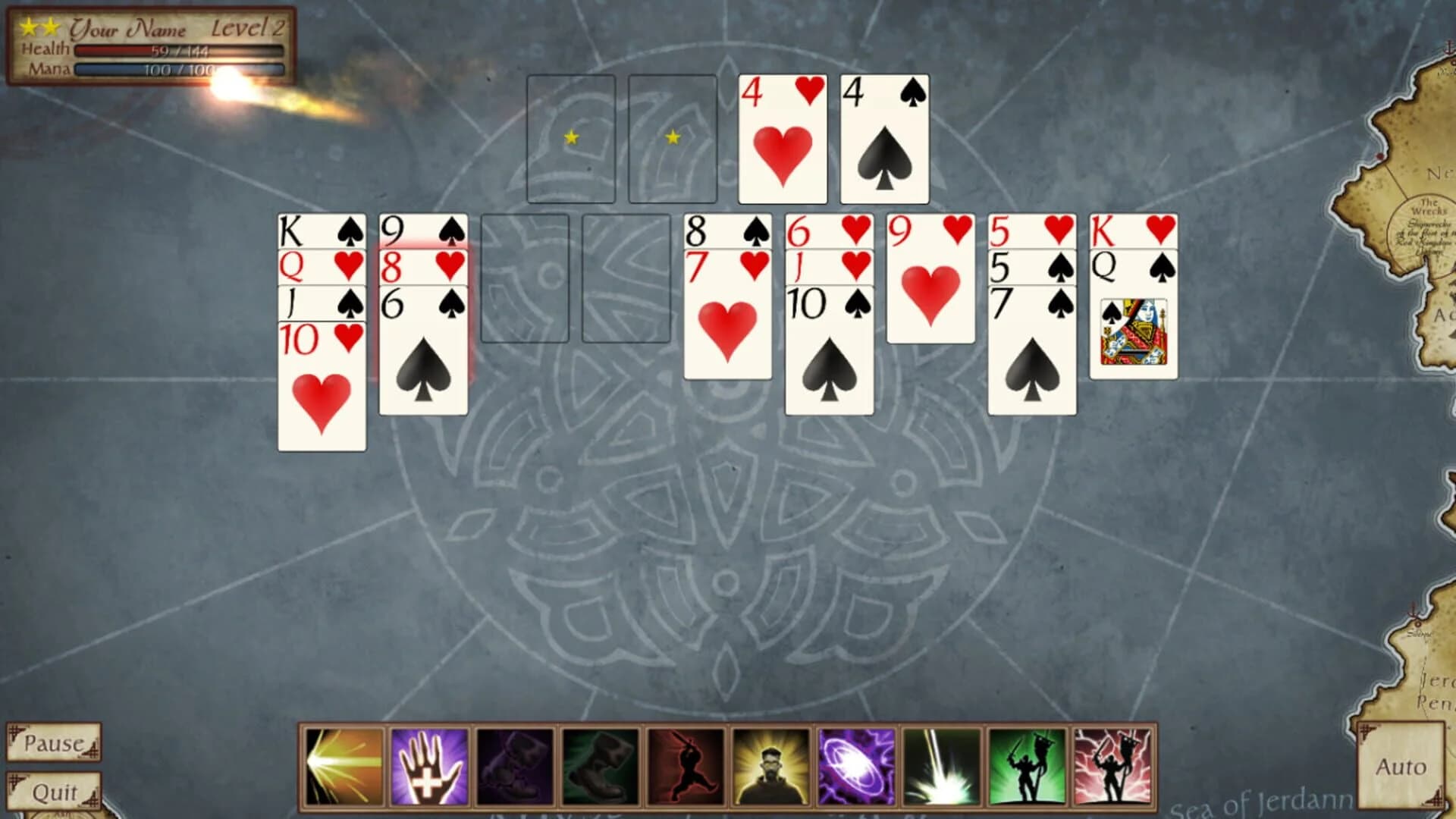Activate the red lightning warrior ability
Viewport: 1456px width, 819px height.
1113,766
